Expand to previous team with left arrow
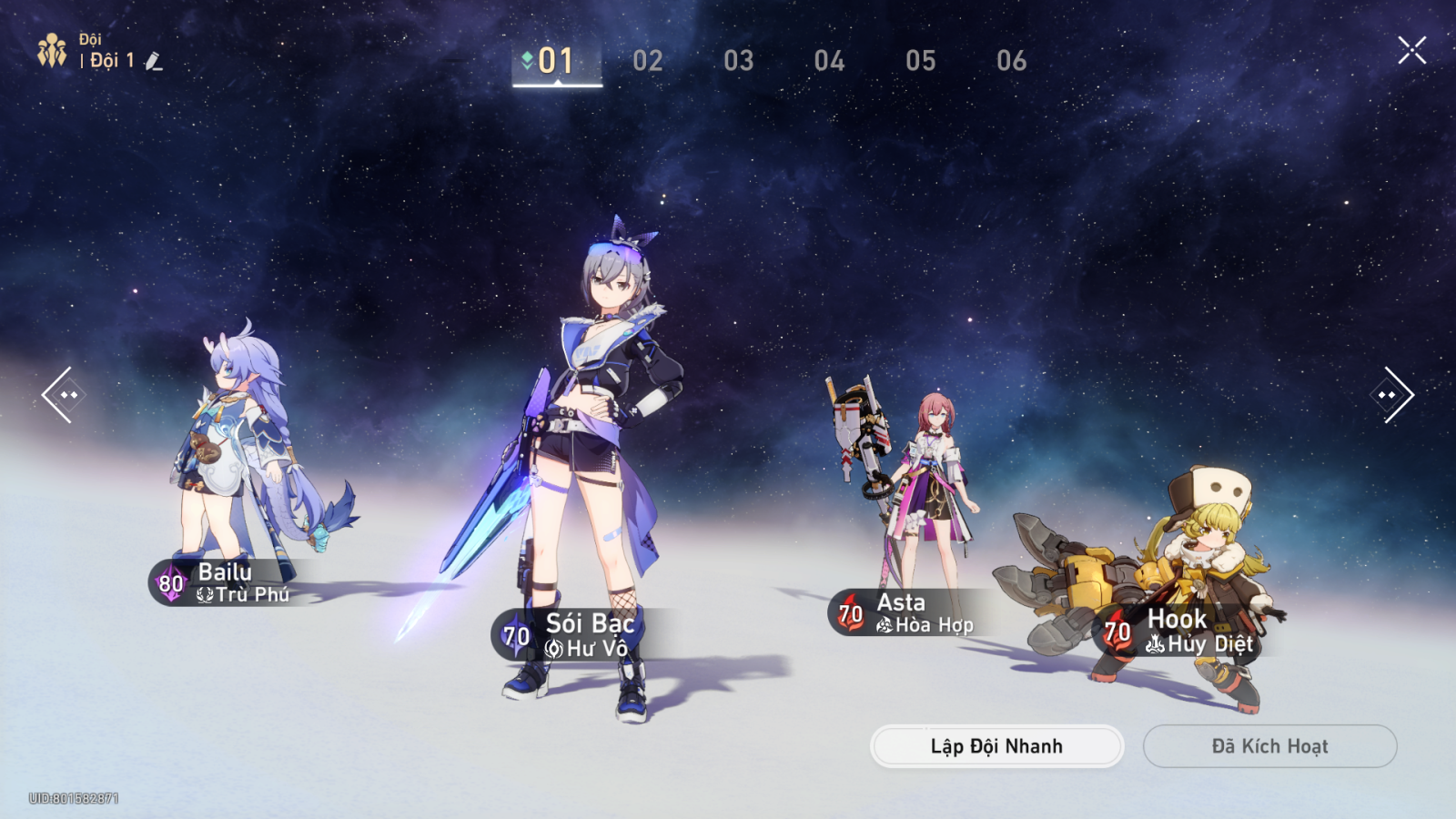The image size is (1456, 819). (x=64, y=393)
